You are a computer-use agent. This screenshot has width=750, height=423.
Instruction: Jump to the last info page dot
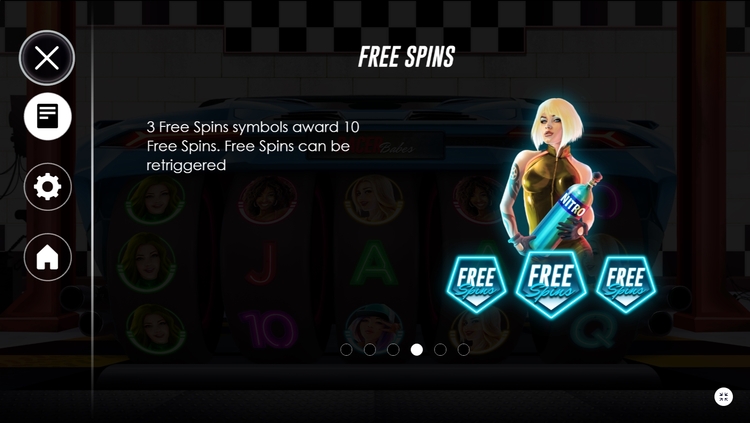463,350
